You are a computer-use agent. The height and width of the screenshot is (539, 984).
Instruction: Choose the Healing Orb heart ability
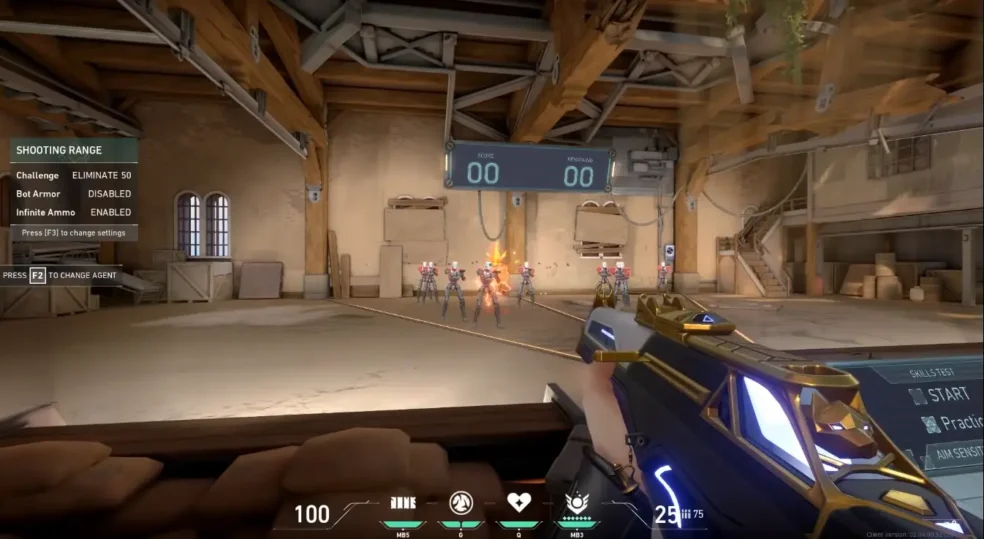(519, 503)
